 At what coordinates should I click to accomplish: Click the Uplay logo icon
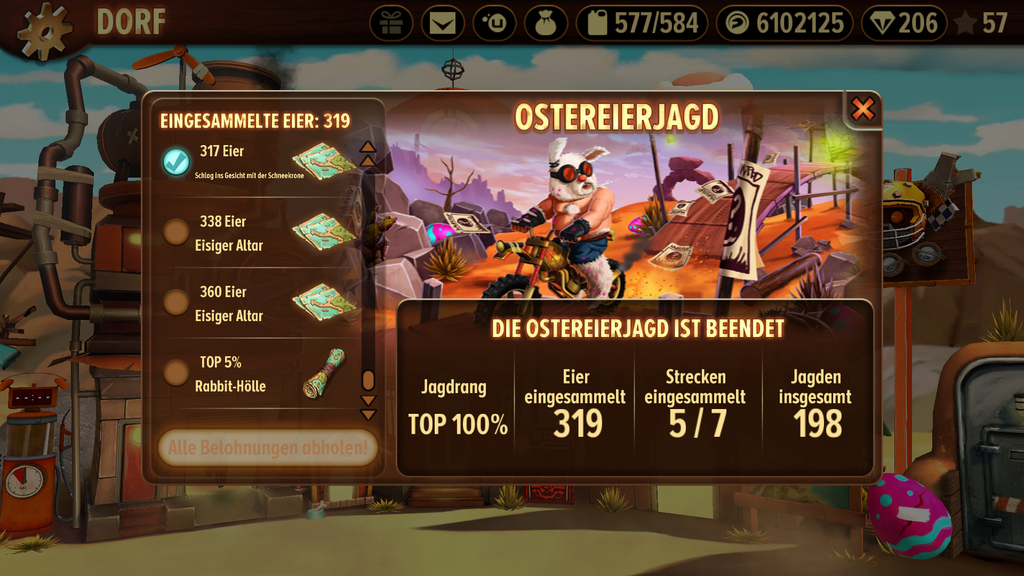495,23
